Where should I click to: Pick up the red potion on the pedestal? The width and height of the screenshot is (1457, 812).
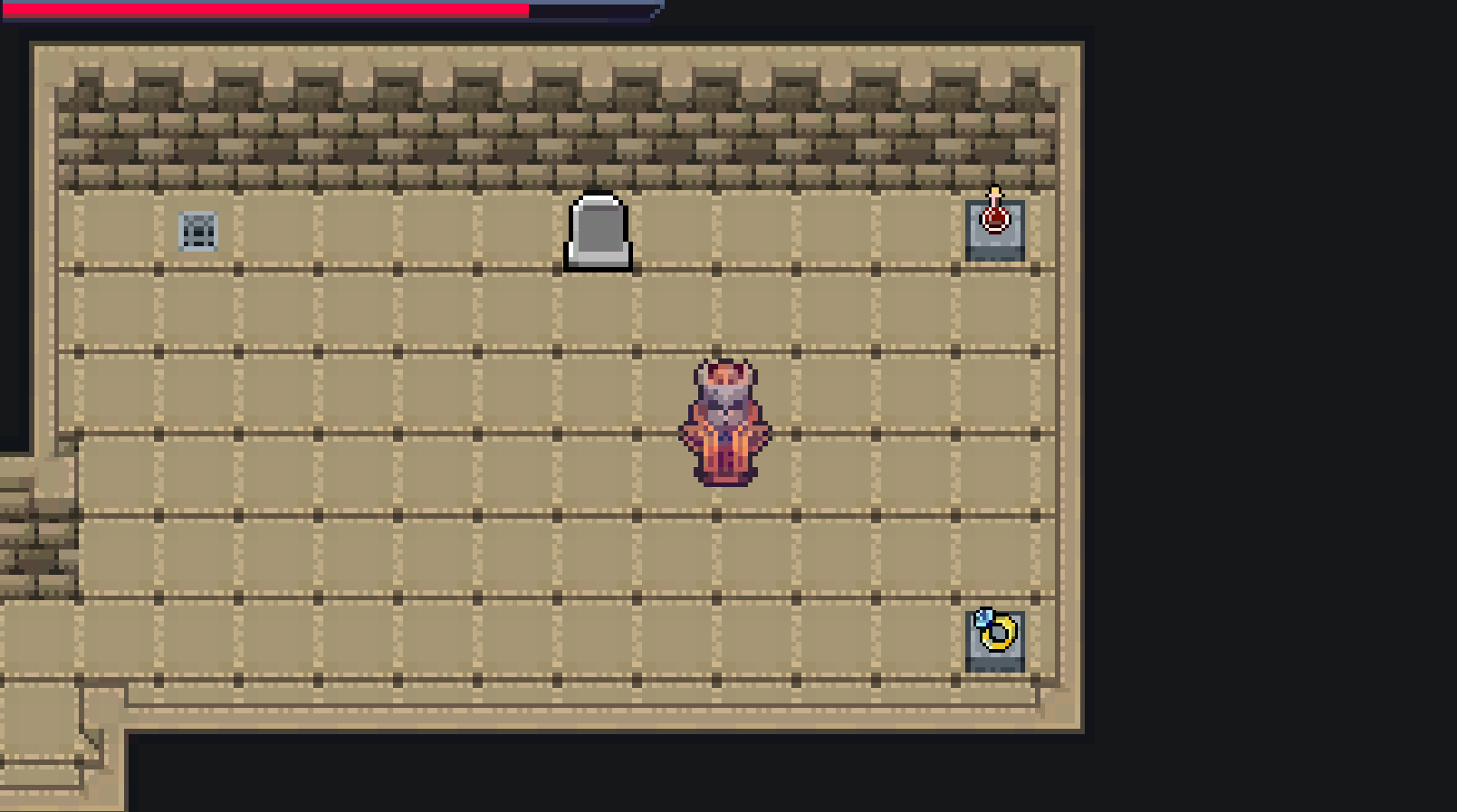click(x=994, y=220)
